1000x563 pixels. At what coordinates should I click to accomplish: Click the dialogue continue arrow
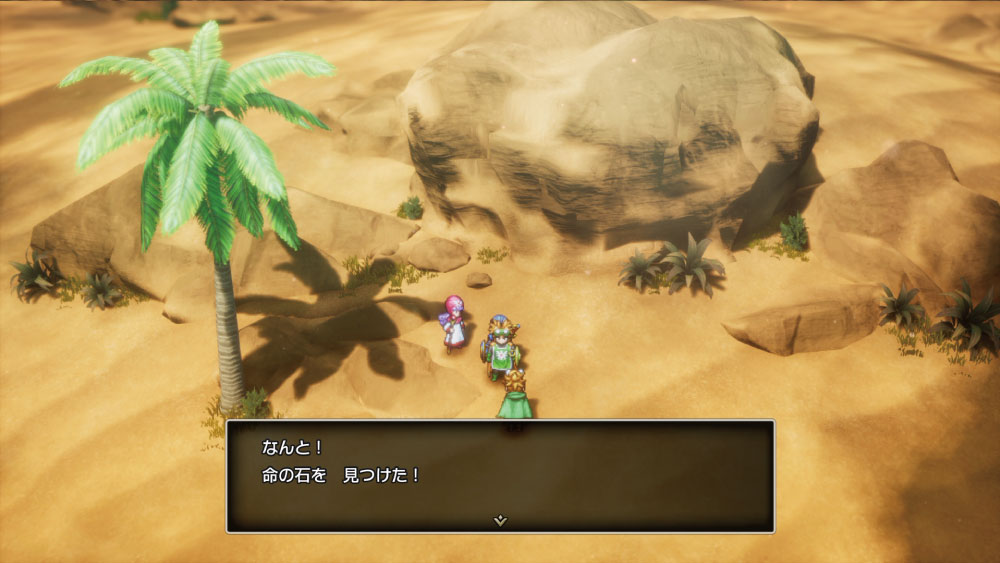[500, 520]
